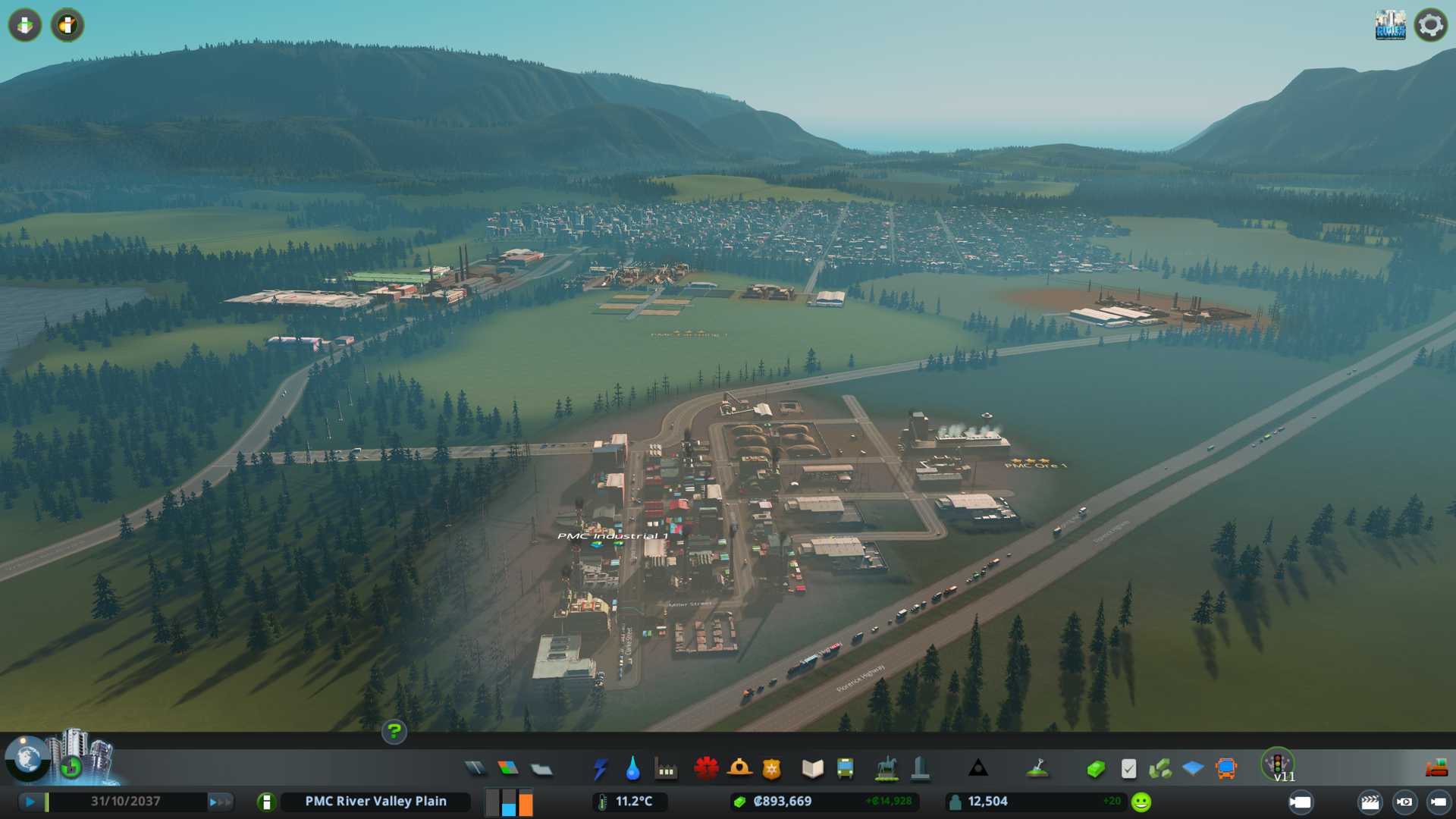
Task: Open the Police badge menu
Action: tap(771, 769)
